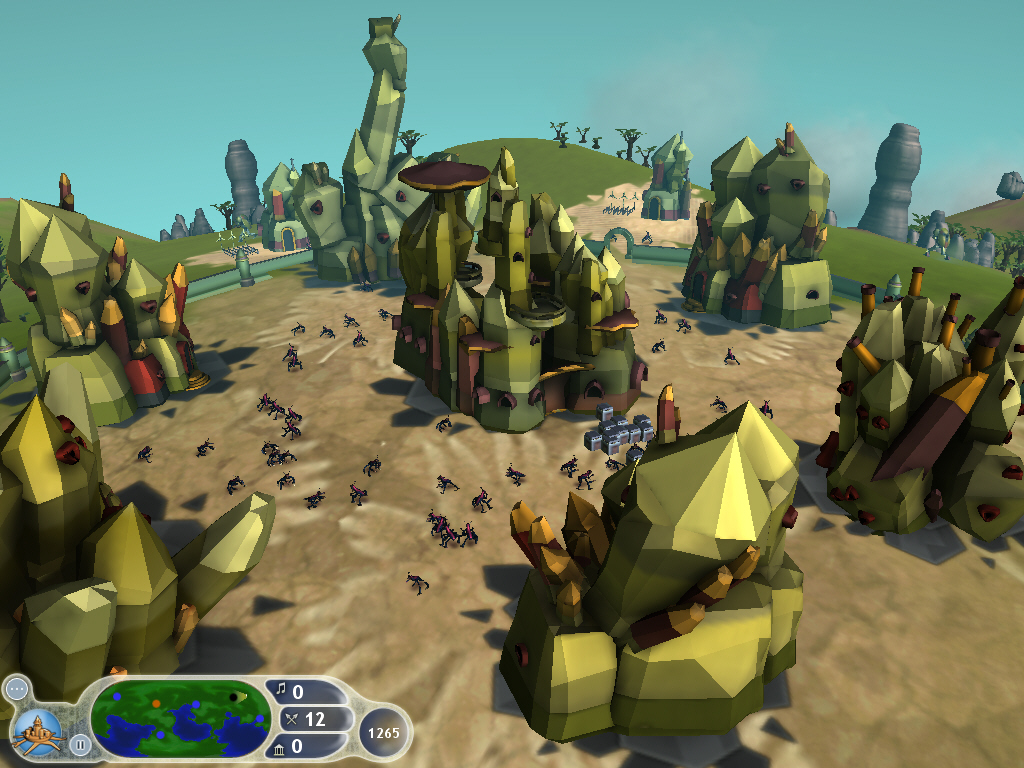This screenshot has width=1024, height=768.
Task: Select the orange city marker on minimap
Action: (x=156, y=703)
